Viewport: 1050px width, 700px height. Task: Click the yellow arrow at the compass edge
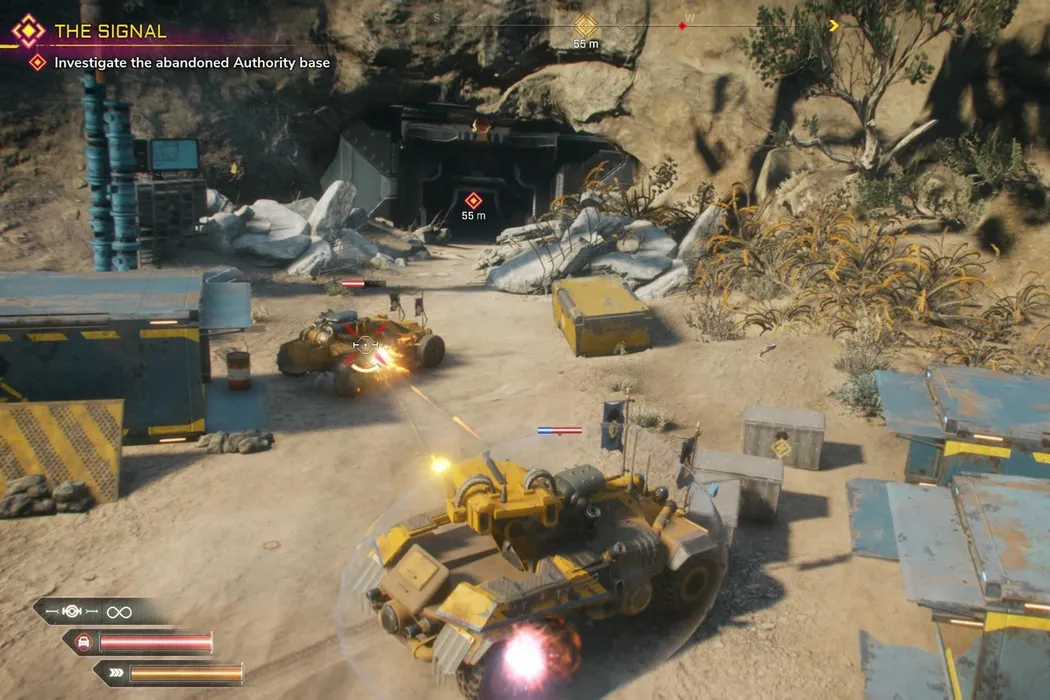tap(834, 25)
